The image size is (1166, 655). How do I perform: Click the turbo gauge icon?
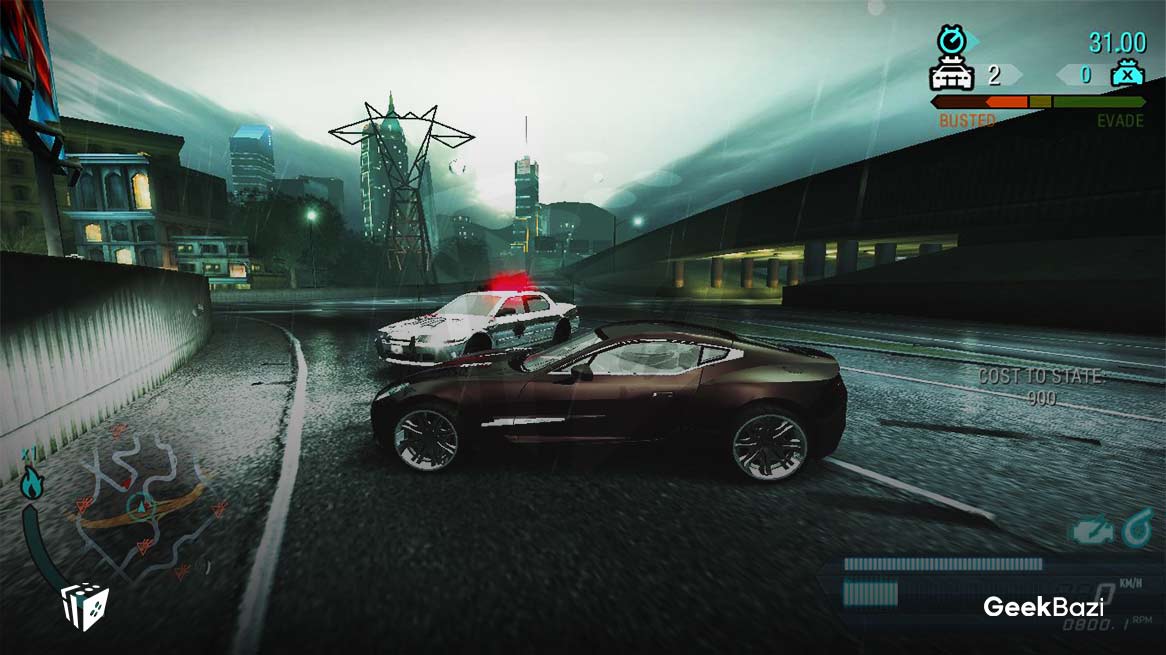[x=1137, y=529]
